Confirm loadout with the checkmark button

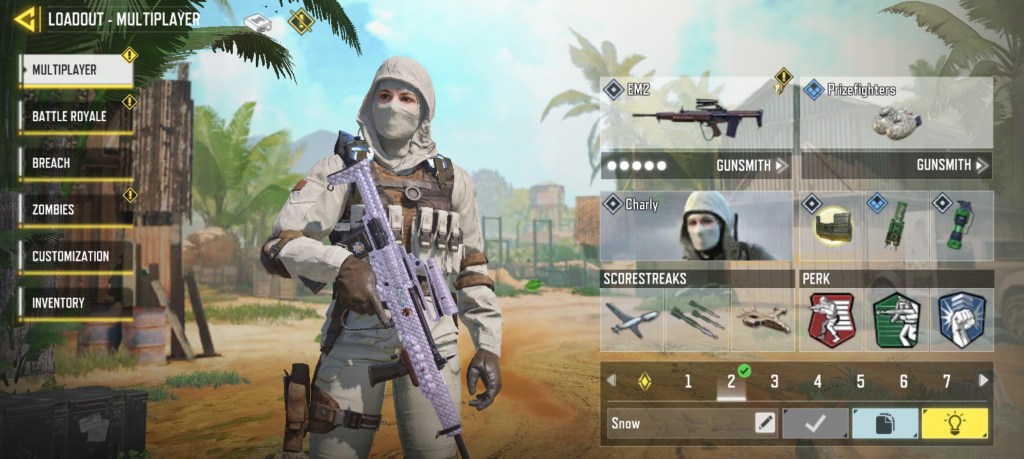tap(815, 423)
